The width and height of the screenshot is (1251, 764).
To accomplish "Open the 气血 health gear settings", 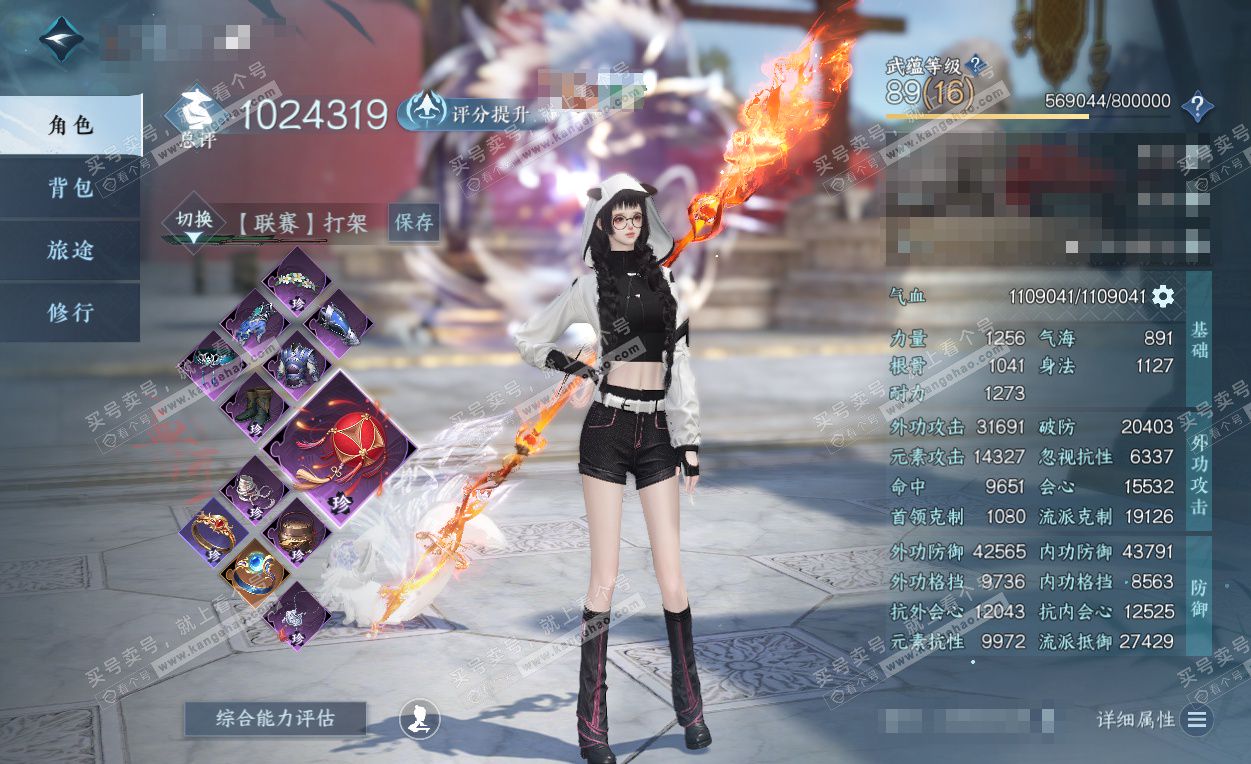I will 1163,296.
